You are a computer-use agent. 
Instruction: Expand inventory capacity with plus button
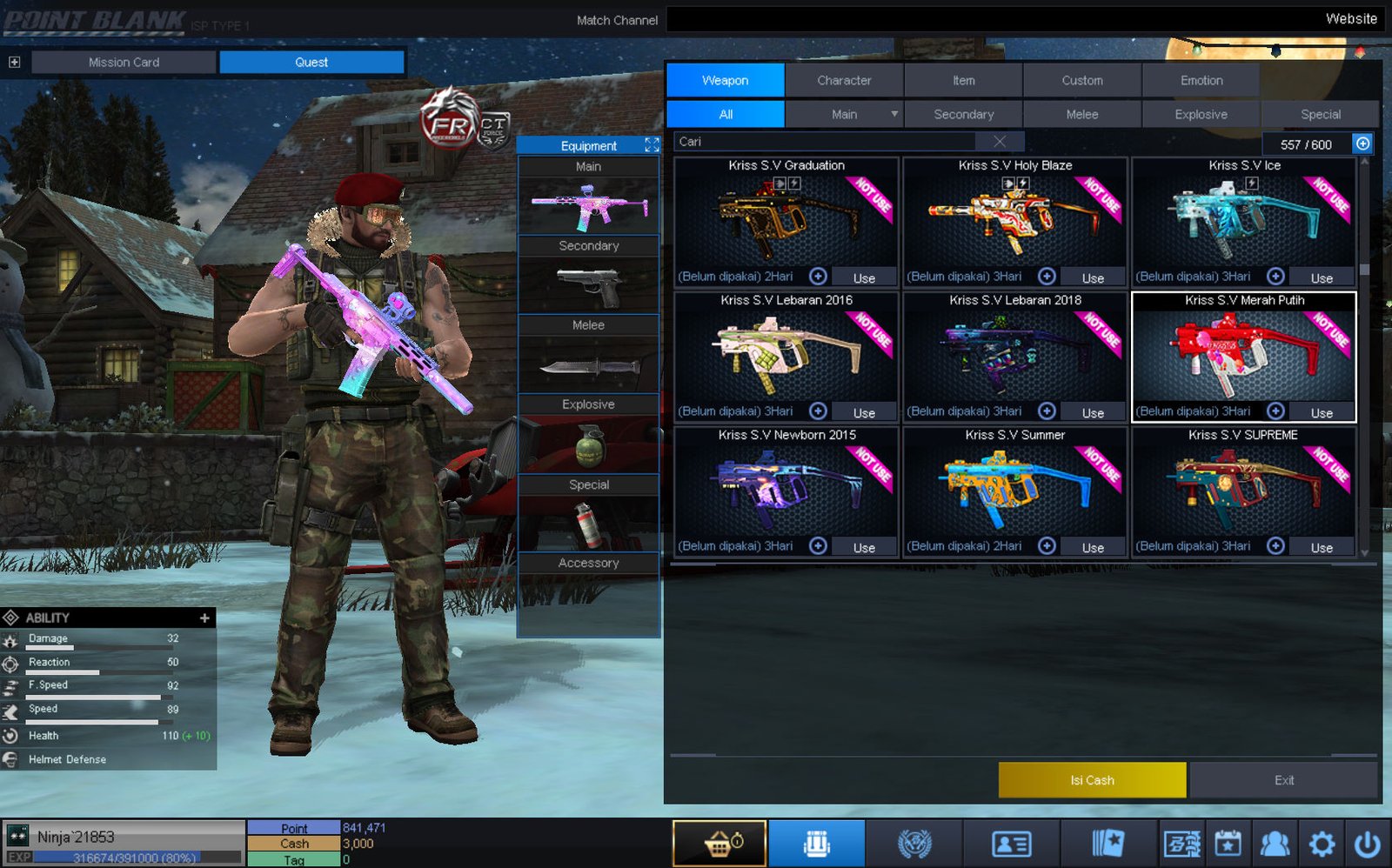pos(1362,144)
